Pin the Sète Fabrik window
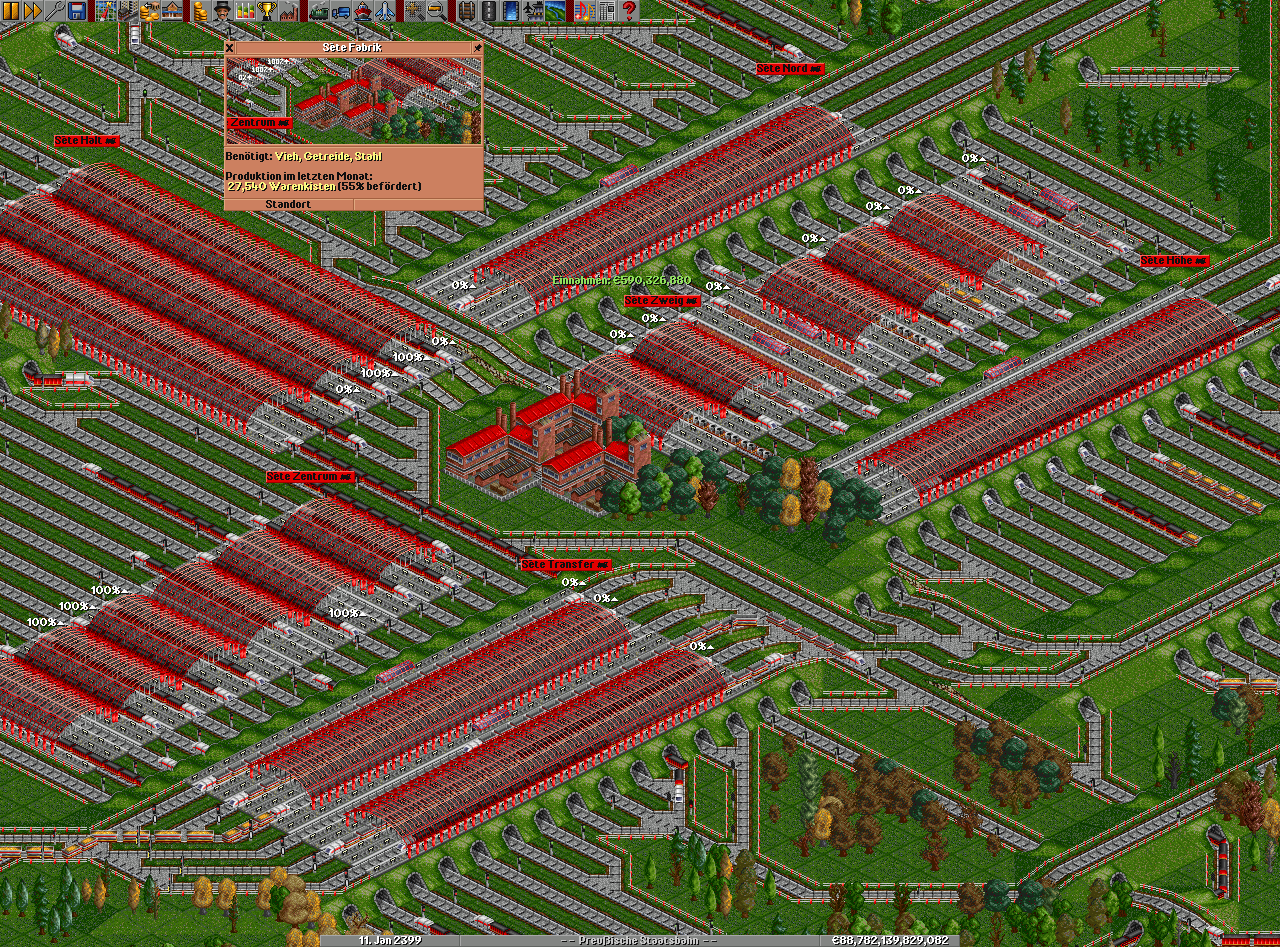Viewport: 1280px width, 947px height. point(478,47)
